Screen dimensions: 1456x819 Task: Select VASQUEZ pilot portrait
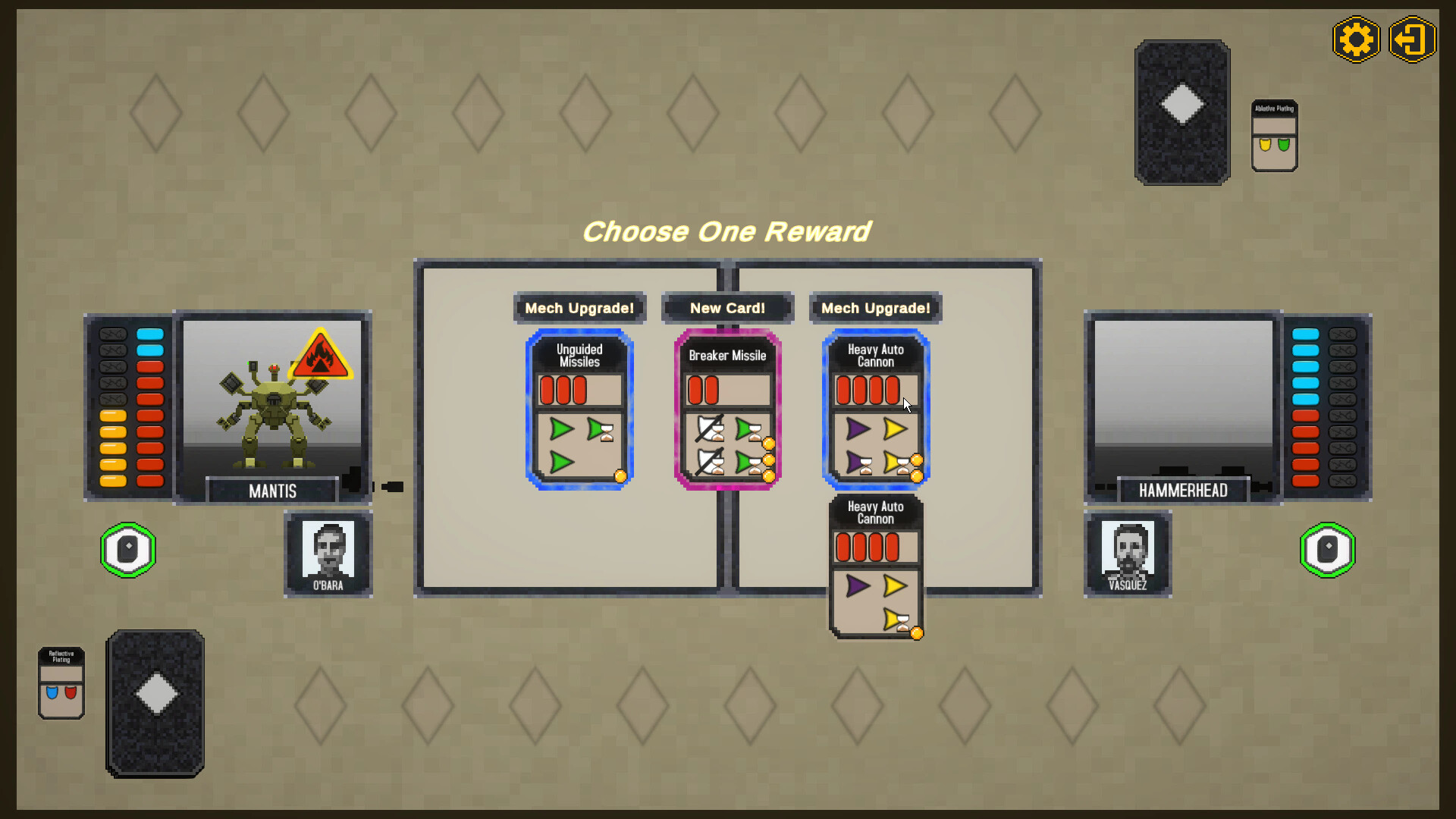1127,553
